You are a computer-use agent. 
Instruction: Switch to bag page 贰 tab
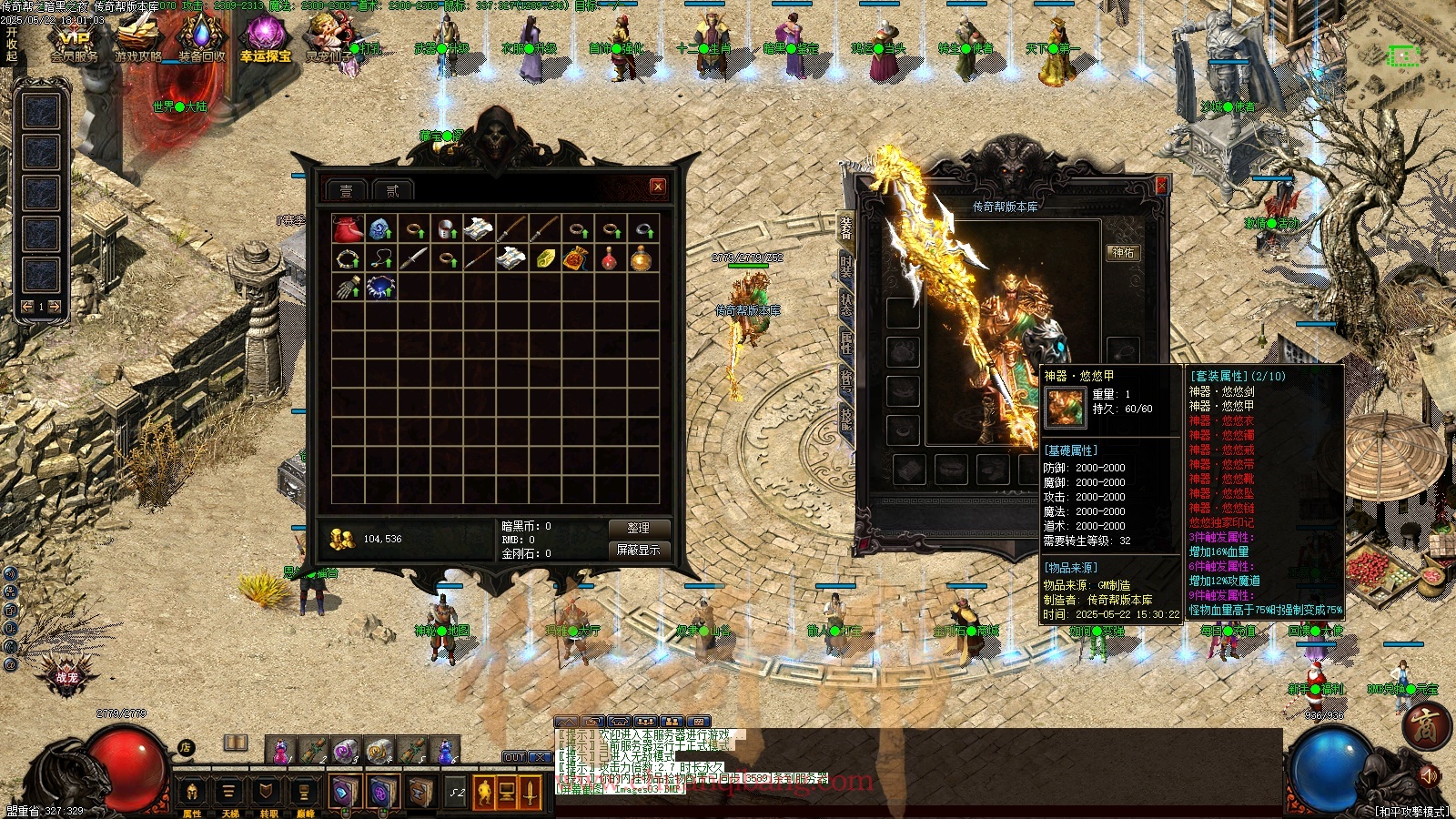click(392, 190)
